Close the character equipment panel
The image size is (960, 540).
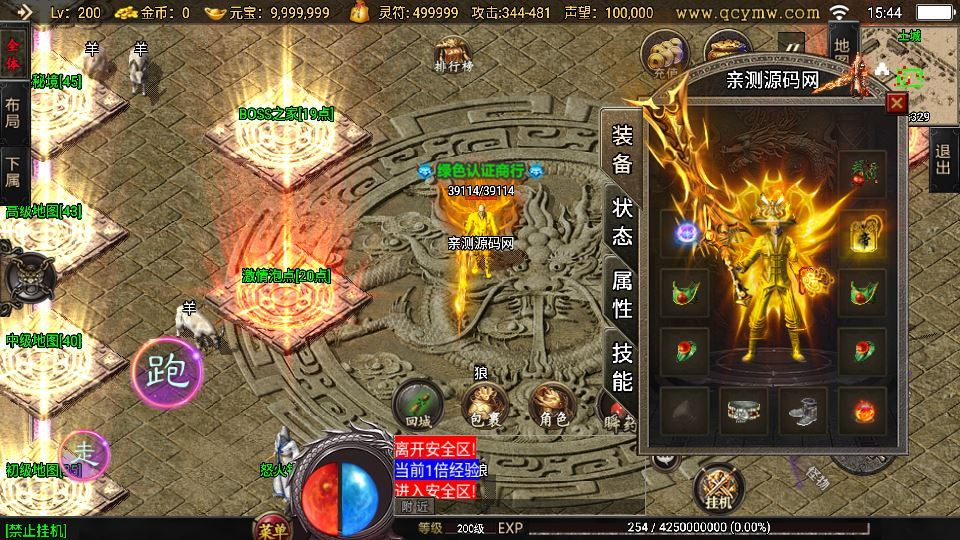point(897,102)
